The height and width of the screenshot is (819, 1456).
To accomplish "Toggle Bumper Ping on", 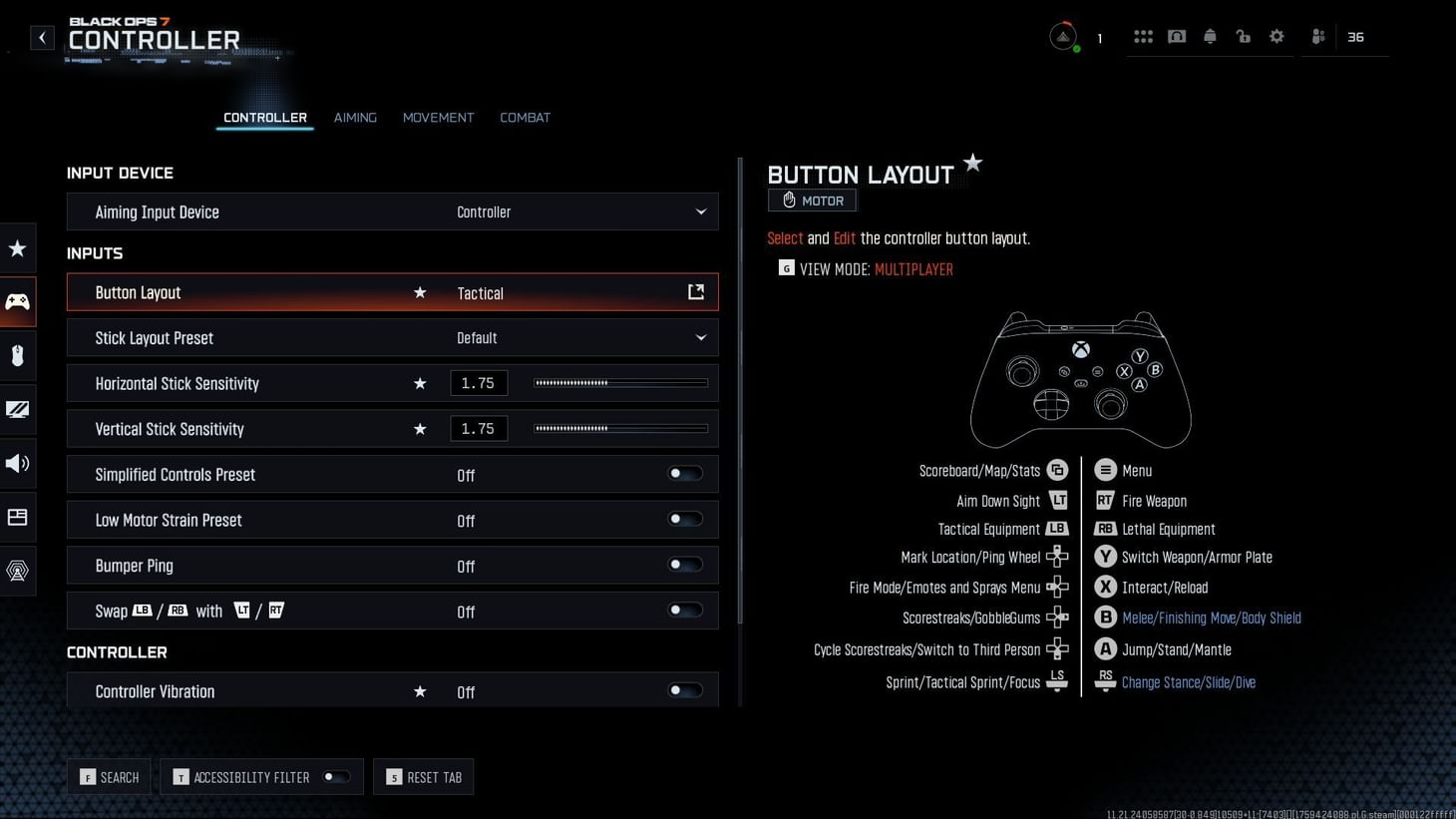I will pyautogui.click(x=684, y=566).
